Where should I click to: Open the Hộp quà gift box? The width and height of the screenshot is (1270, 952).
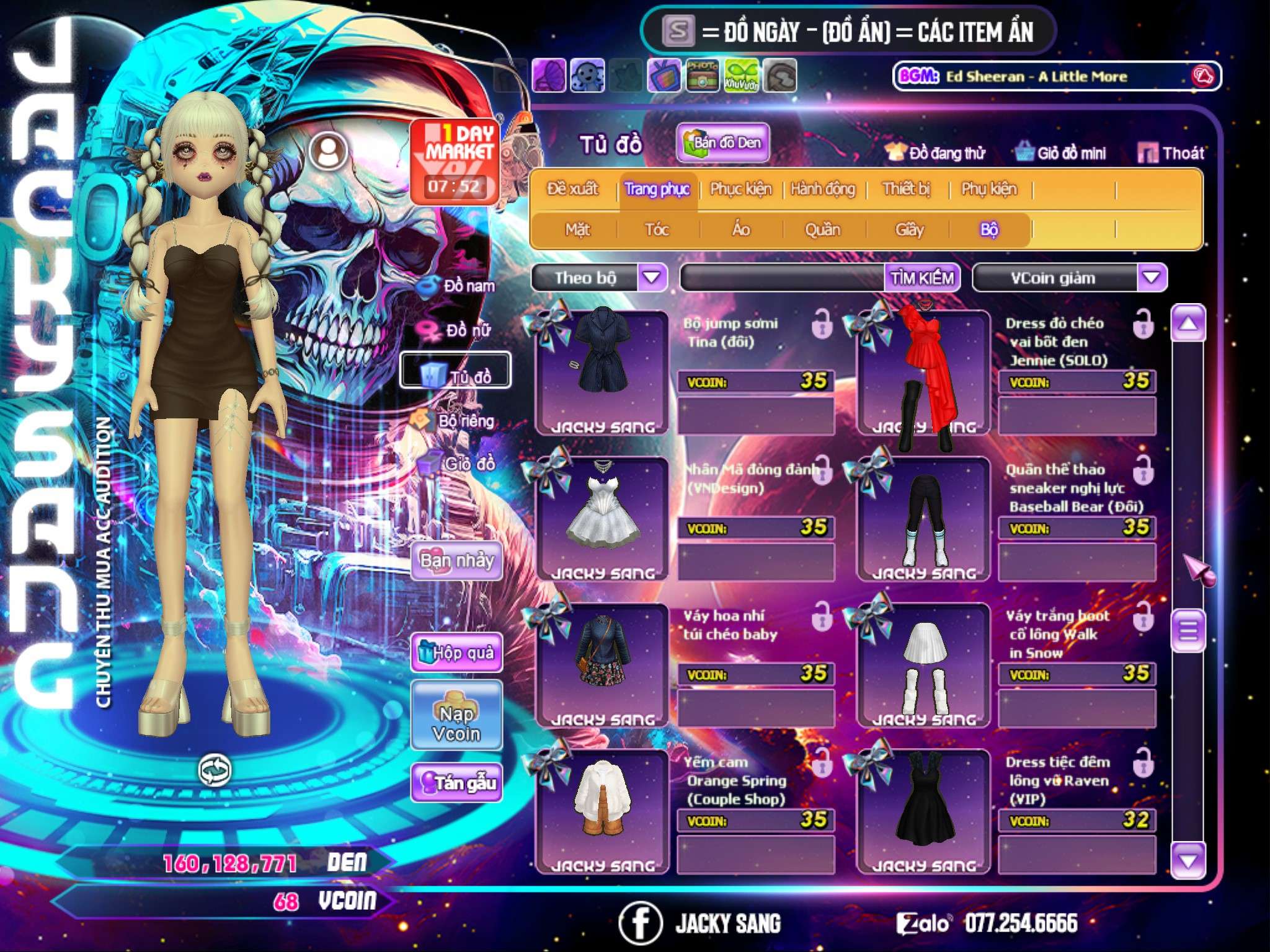(x=456, y=652)
